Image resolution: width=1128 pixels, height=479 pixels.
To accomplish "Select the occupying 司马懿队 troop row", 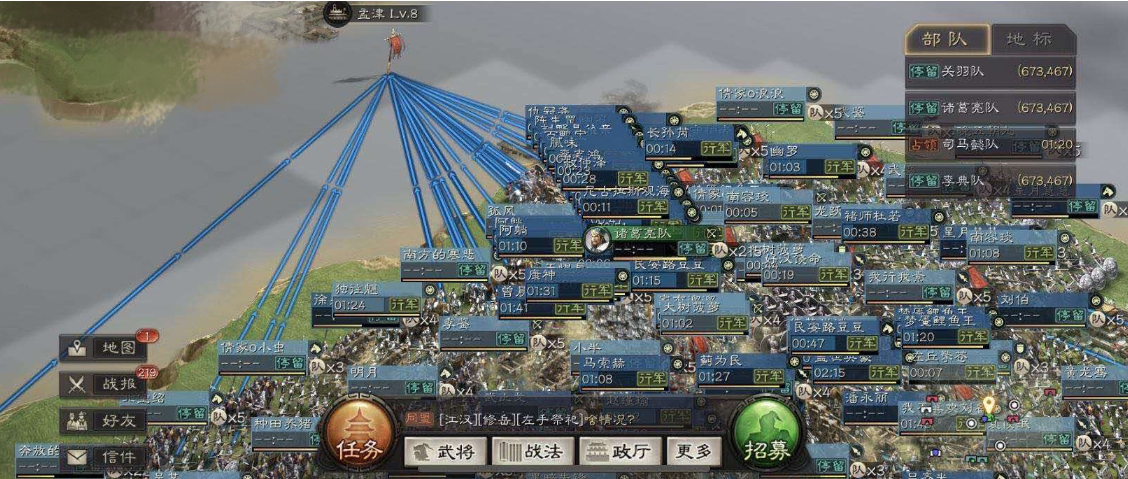I will [x=990, y=144].
